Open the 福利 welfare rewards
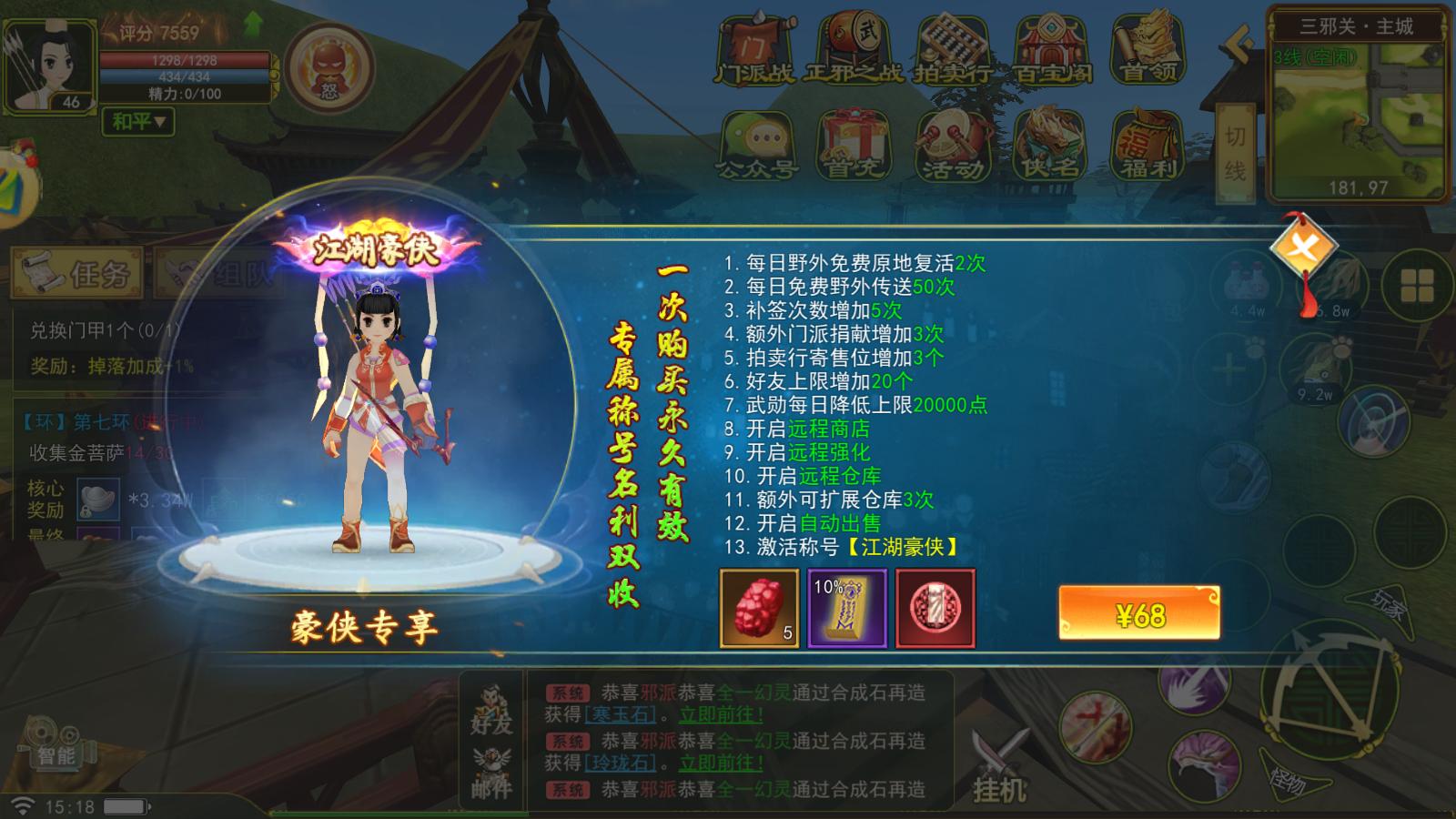The height and width of the screenshot is (819, 1456). point(1148,146)
